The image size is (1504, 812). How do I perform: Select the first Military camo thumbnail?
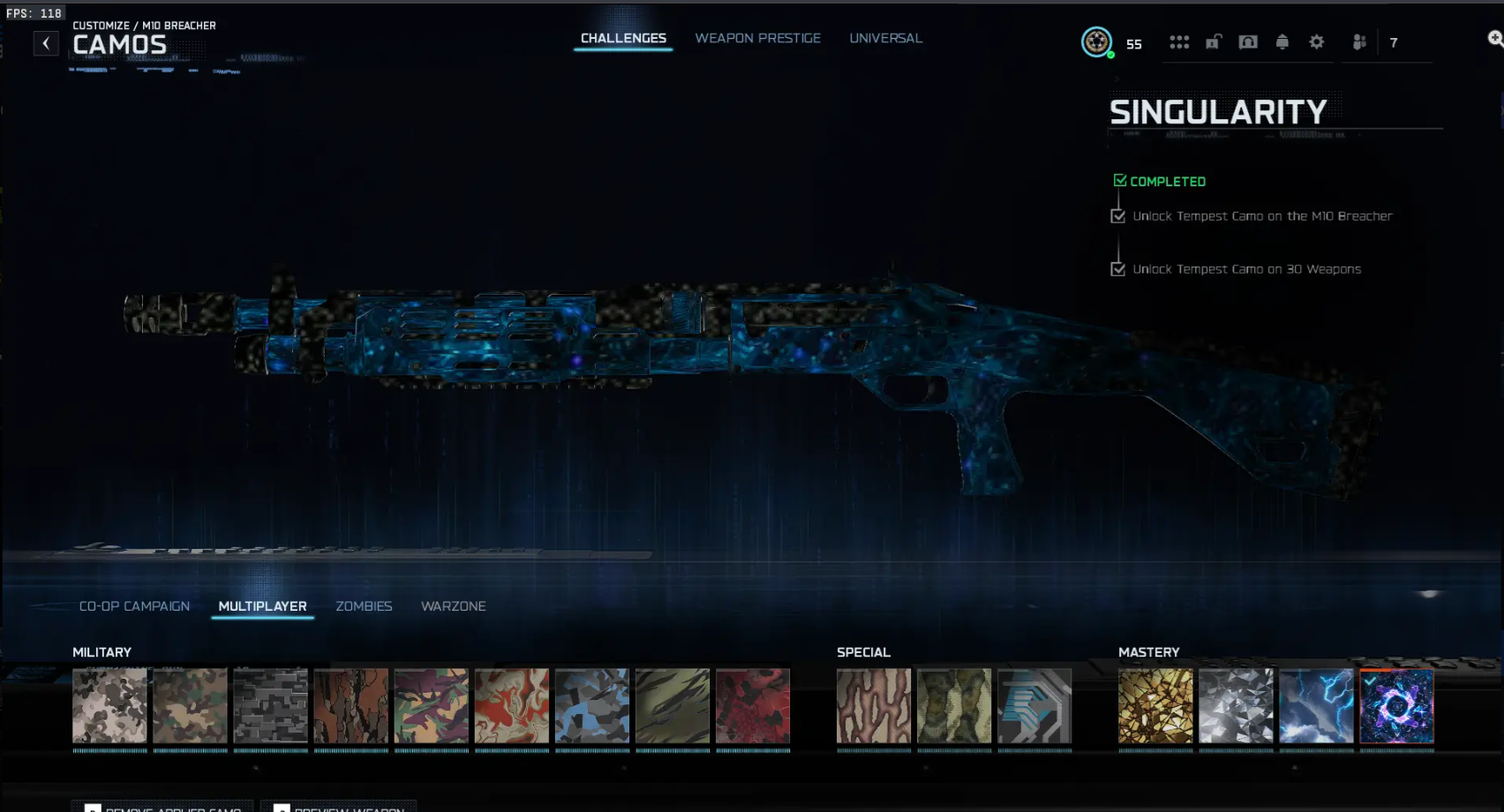click(x=109, y=707)
